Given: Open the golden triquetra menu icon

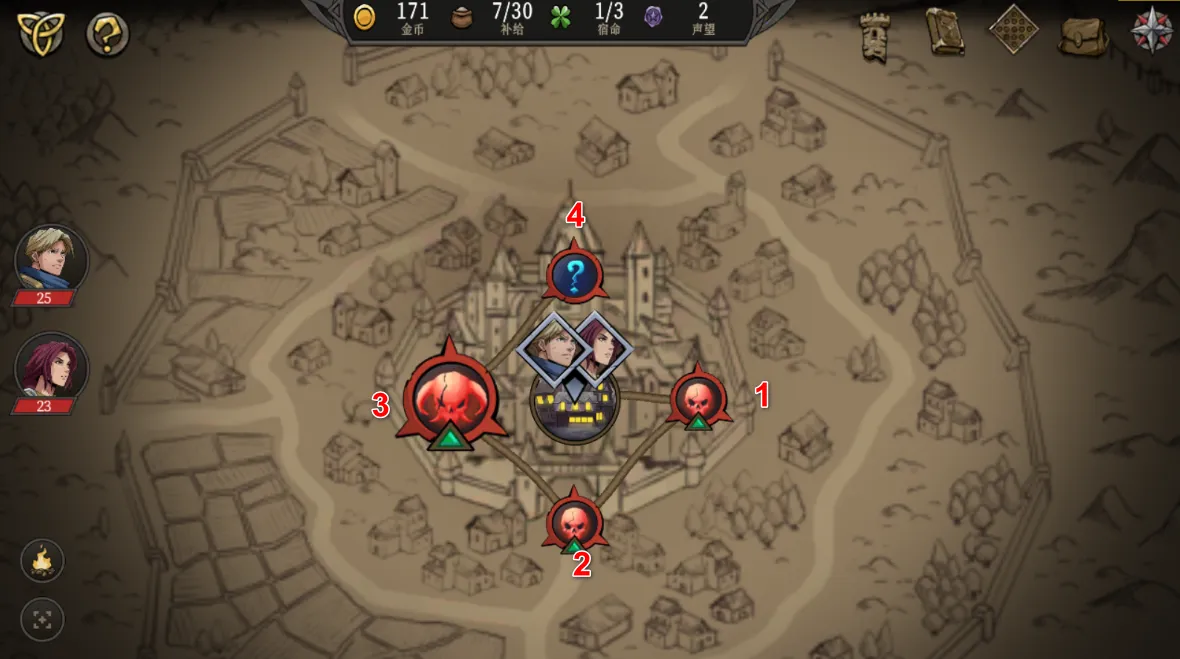Looking at the screenshot, I should [x=41, y=34].
